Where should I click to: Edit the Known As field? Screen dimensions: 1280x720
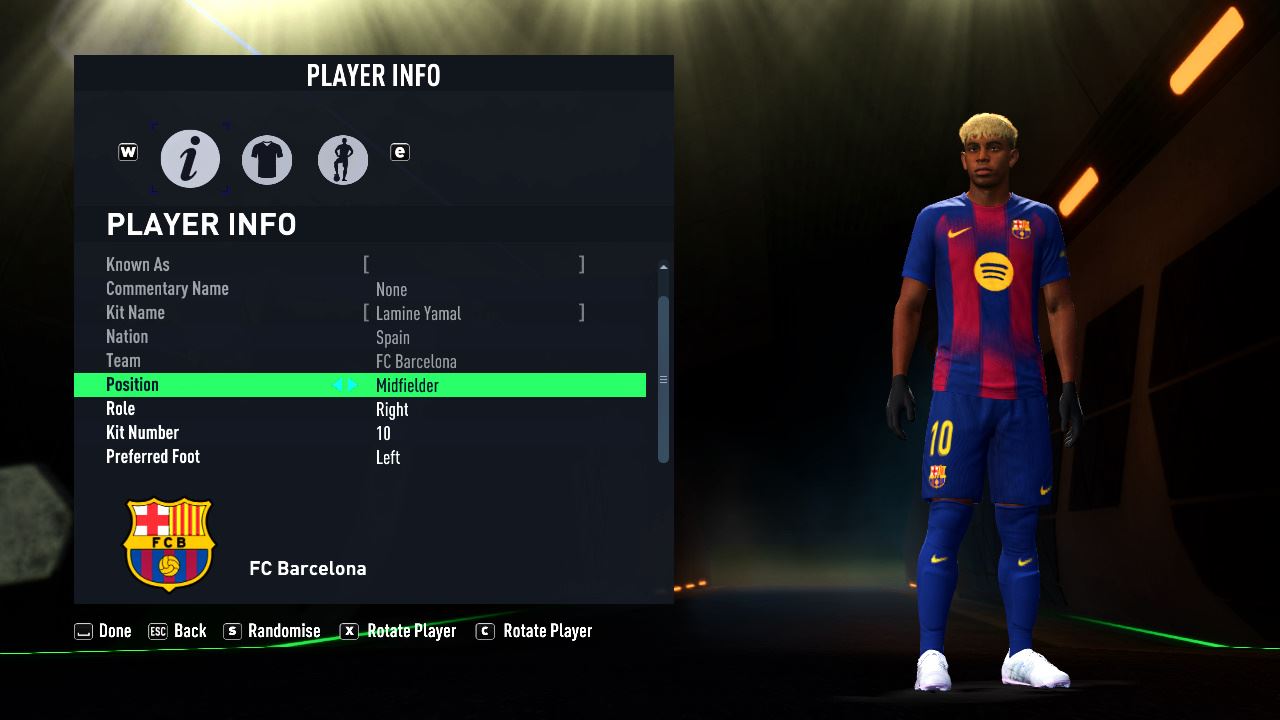pos(473,265)
